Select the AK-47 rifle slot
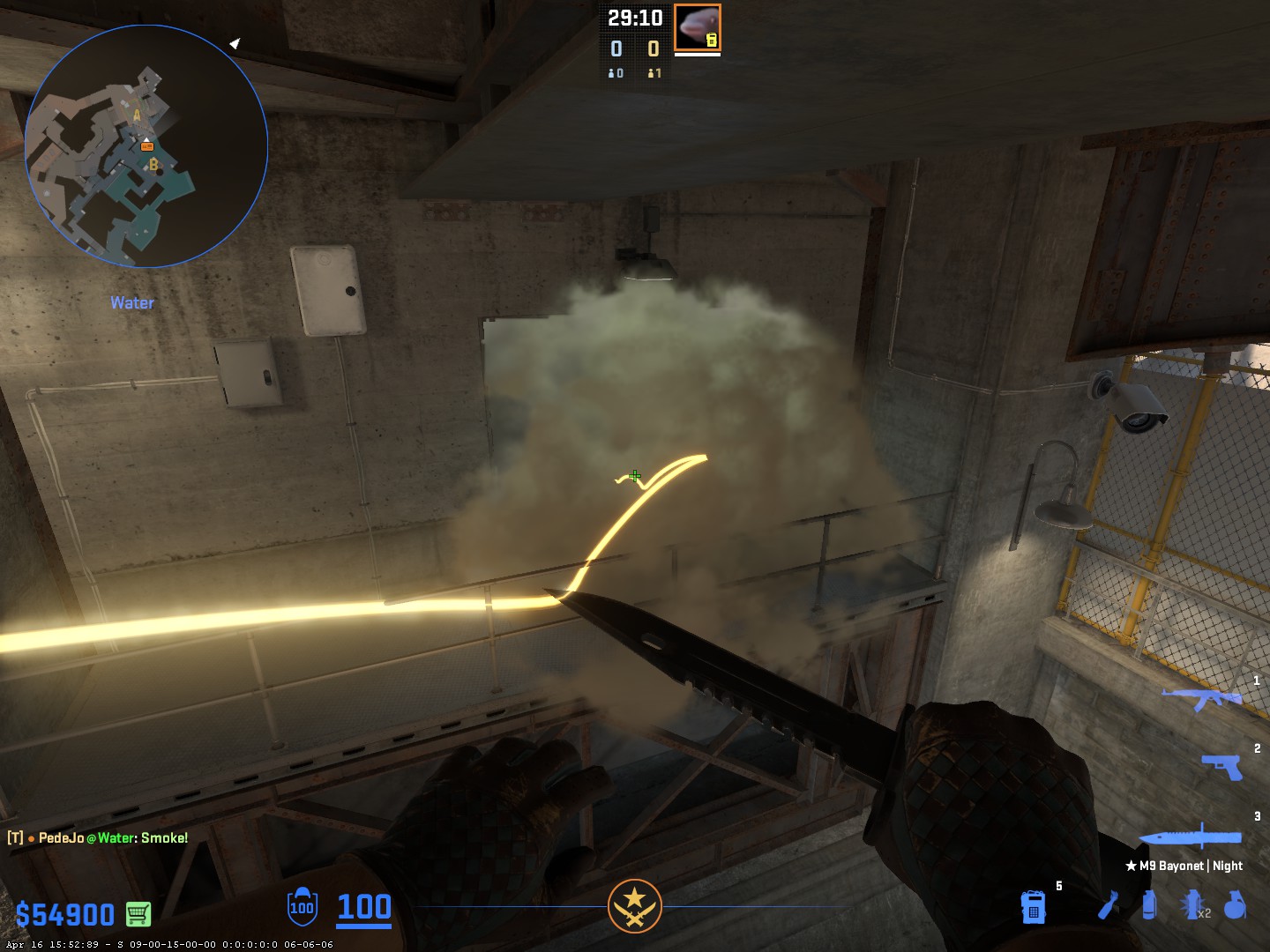The image size is (1270, 952). (1201, 698)
